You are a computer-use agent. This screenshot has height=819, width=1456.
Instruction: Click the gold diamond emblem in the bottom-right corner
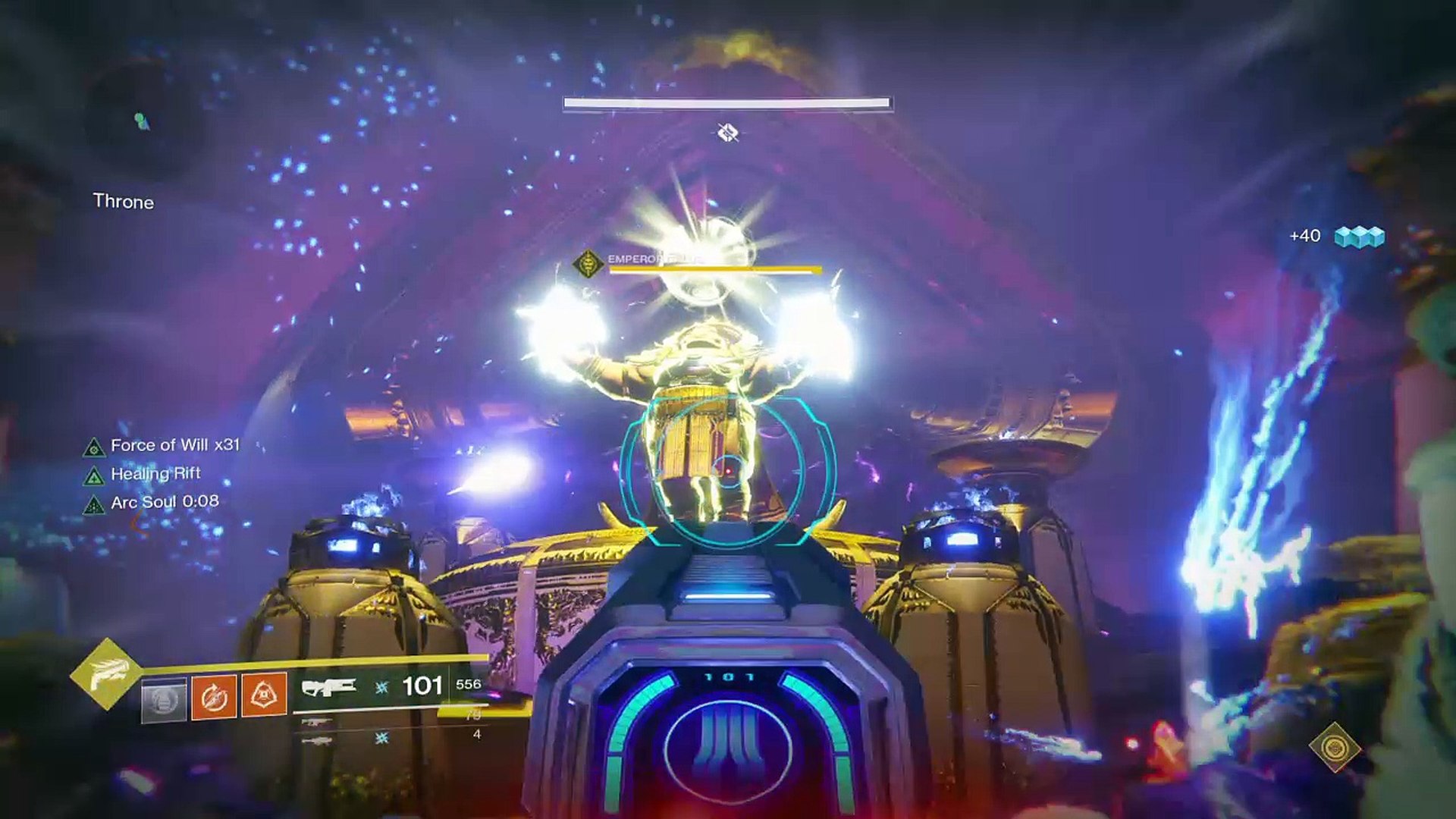(1335, 747)
